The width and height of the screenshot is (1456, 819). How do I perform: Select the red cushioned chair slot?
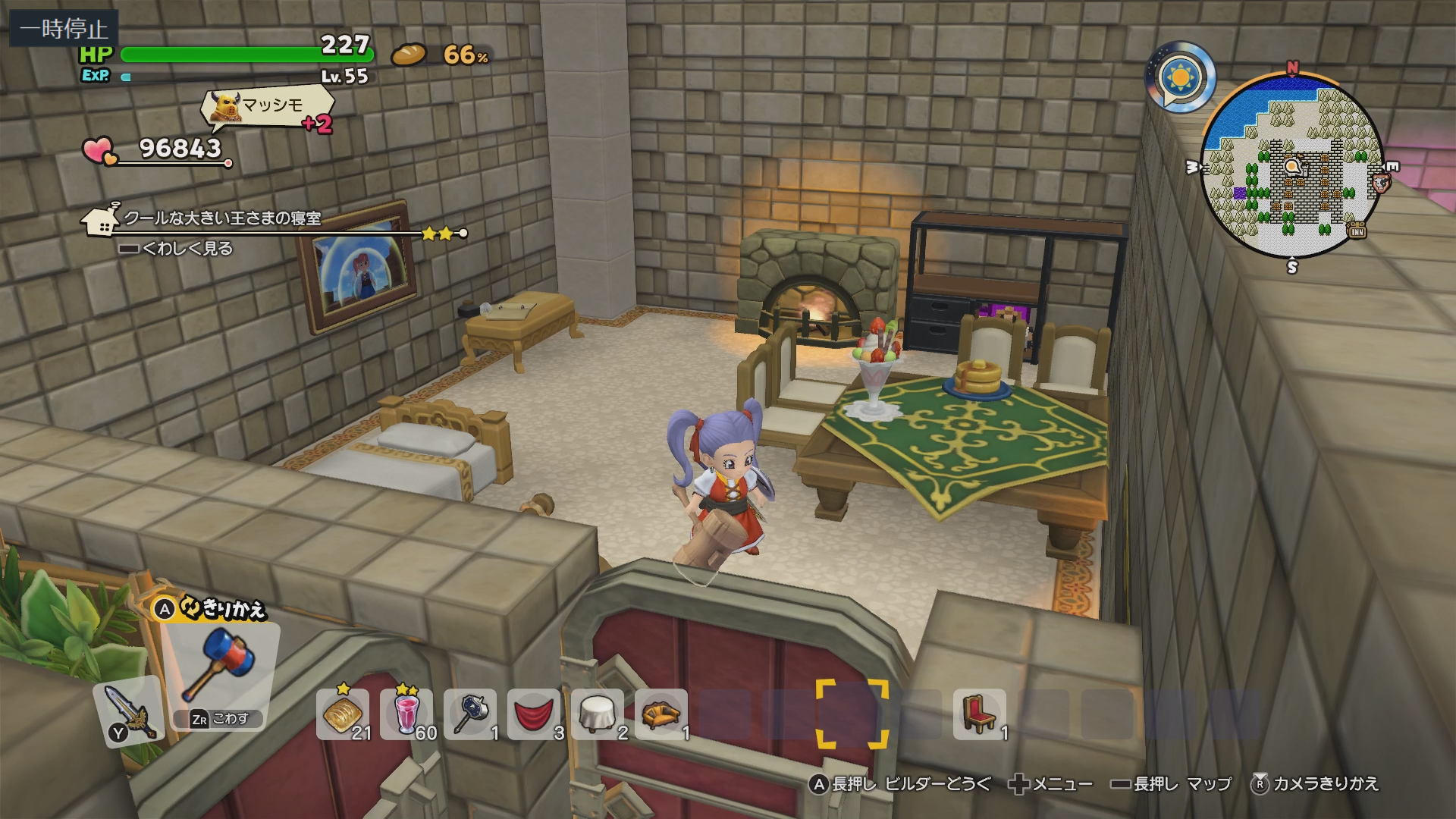[979, 714]
